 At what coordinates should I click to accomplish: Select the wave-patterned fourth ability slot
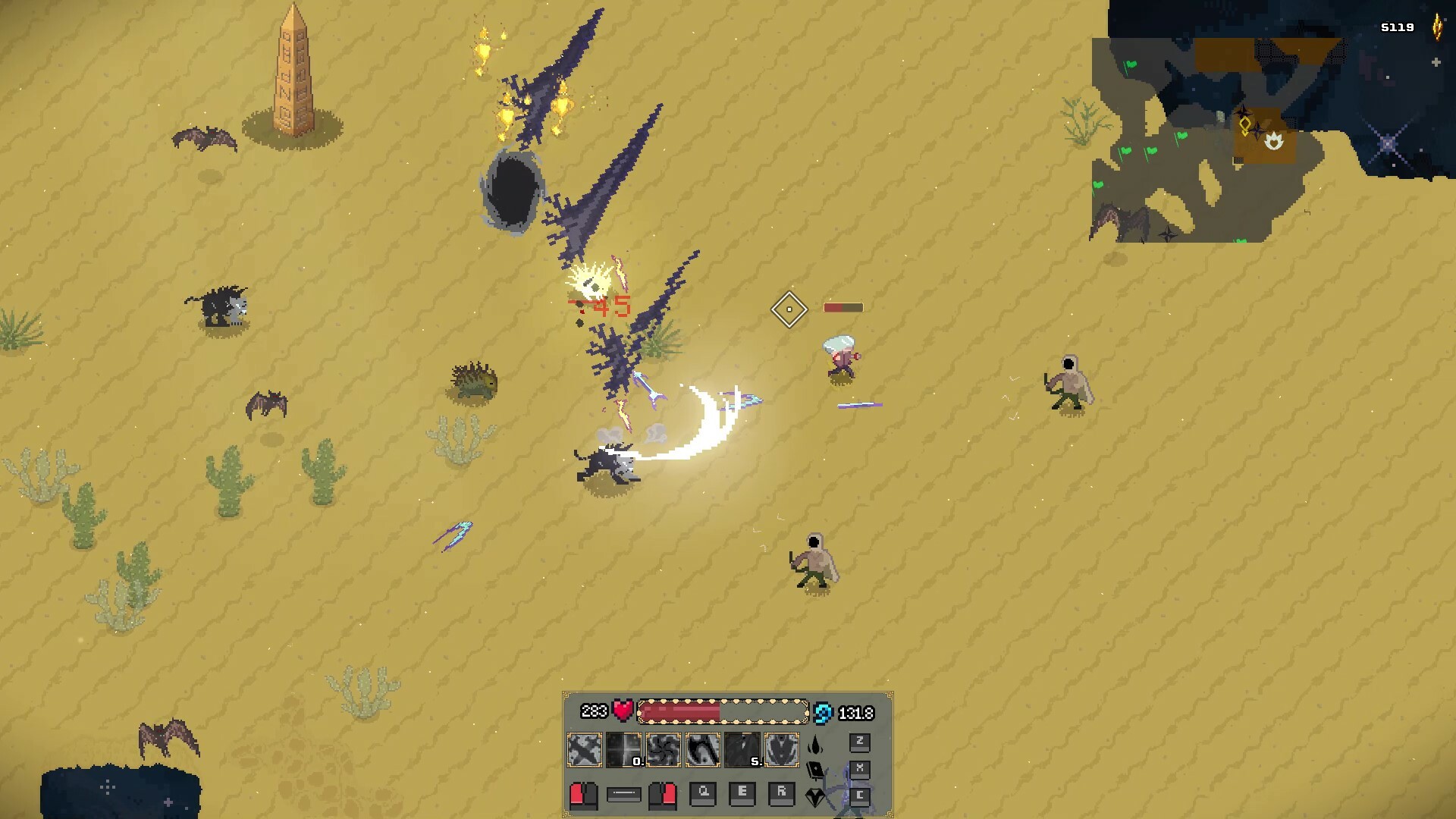[703, 748]
